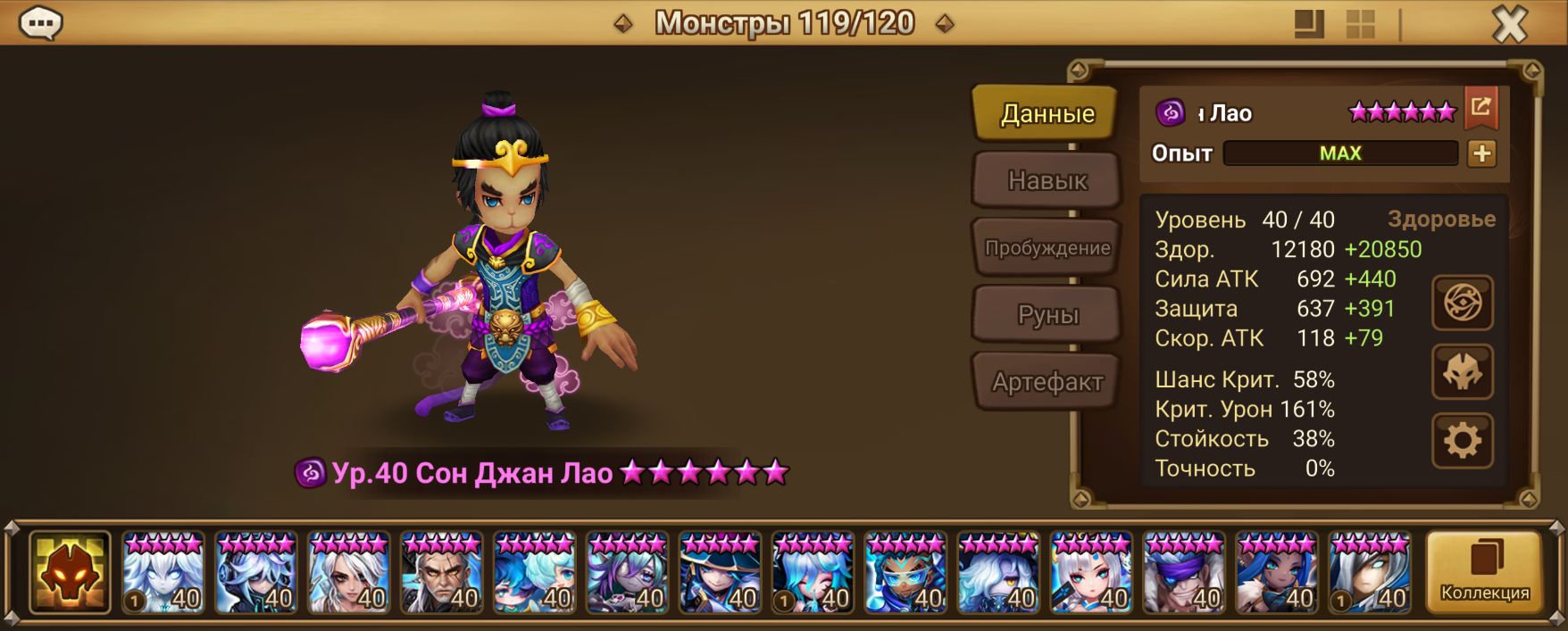
Task: Select the Пробуждение tab
Action: pos(1047,248)
